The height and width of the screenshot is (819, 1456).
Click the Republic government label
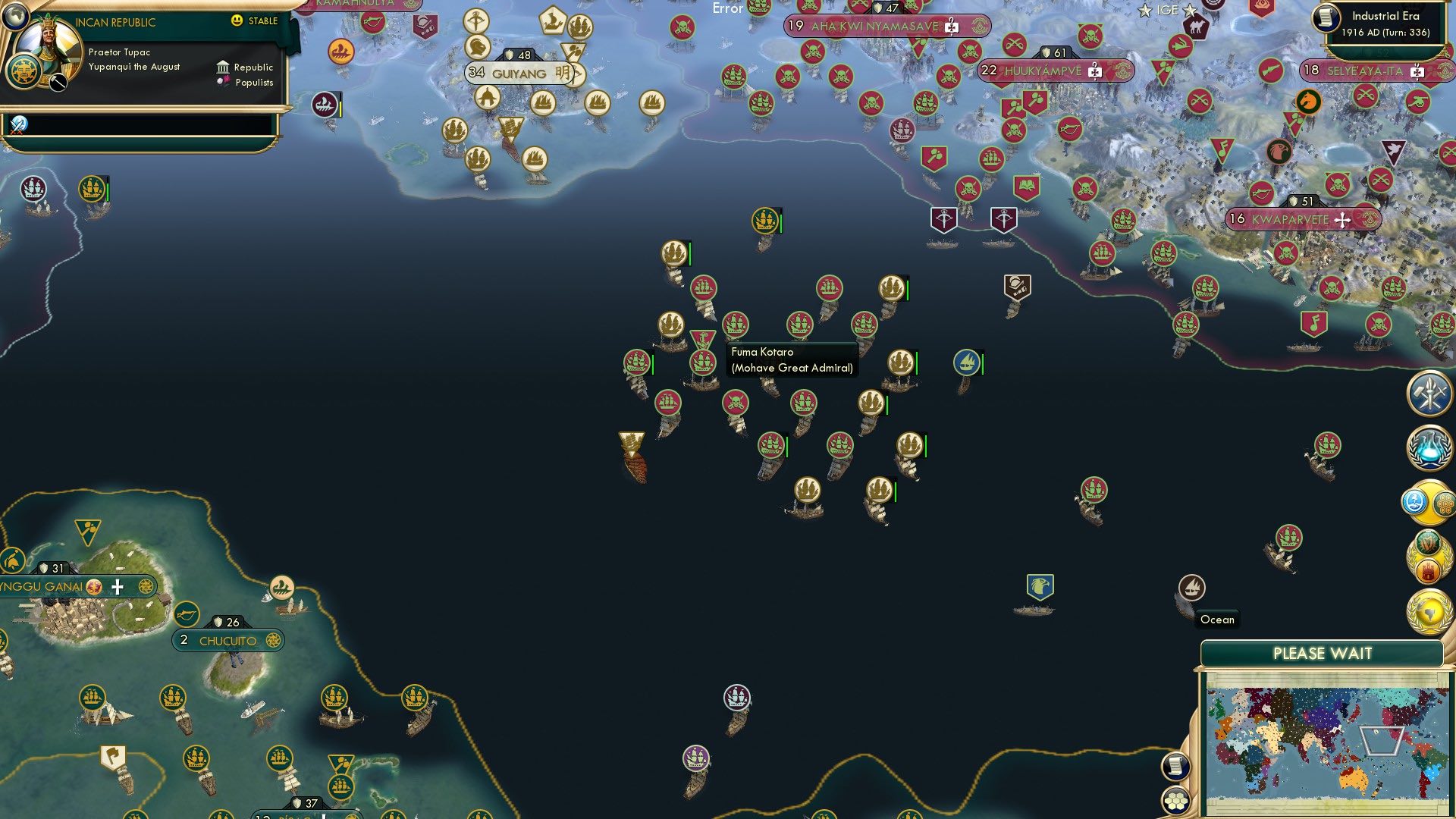253,67
